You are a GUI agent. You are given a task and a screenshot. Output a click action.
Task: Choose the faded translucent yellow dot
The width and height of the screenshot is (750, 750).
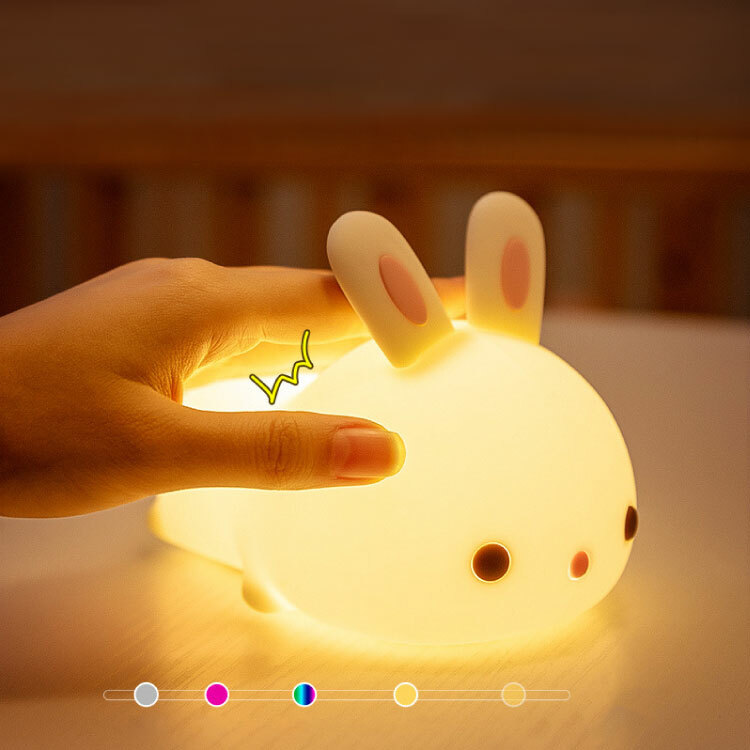coord(513,694)
